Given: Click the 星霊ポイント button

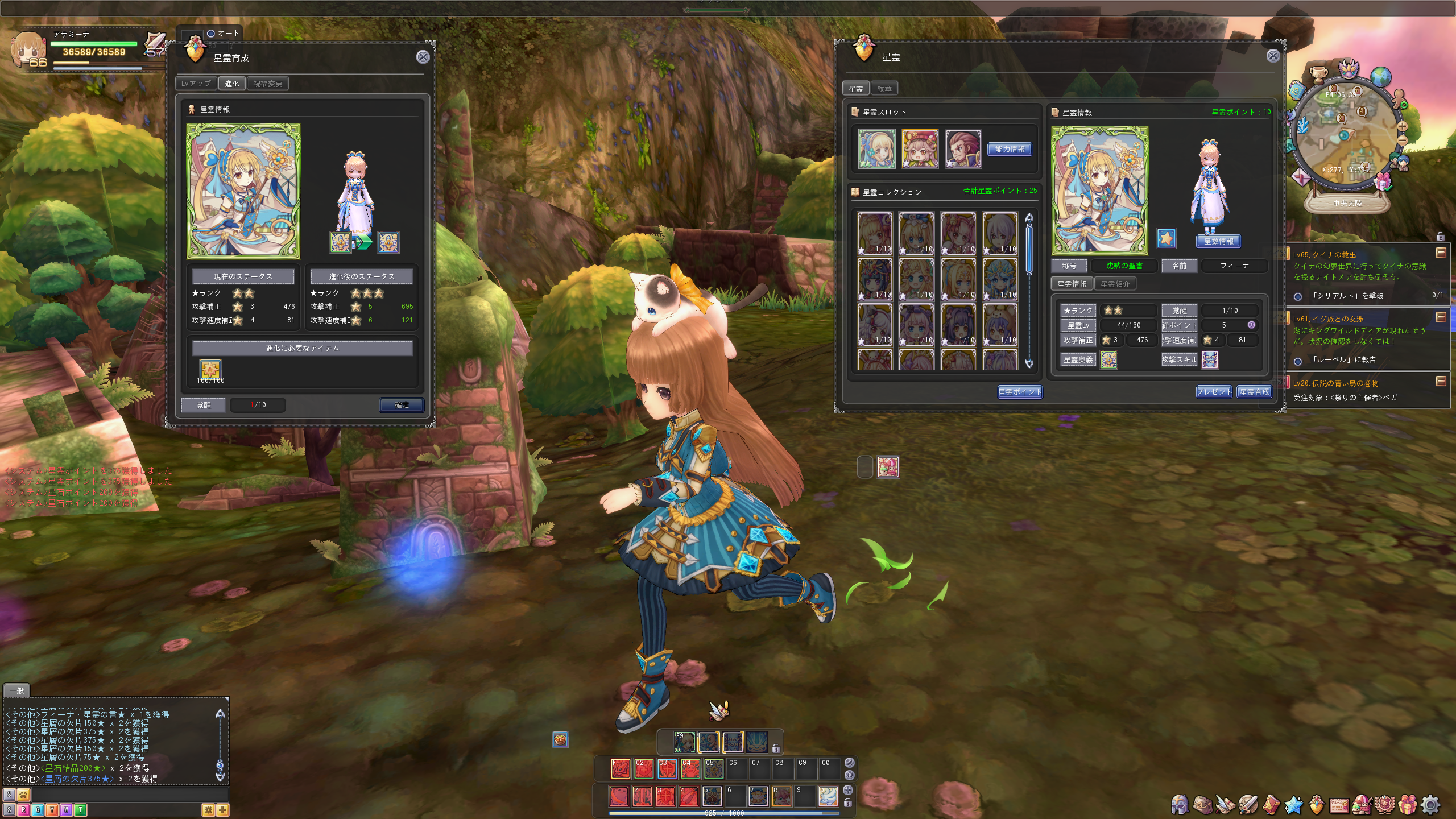Looking at the screenshot, I should click(1020, 392).
